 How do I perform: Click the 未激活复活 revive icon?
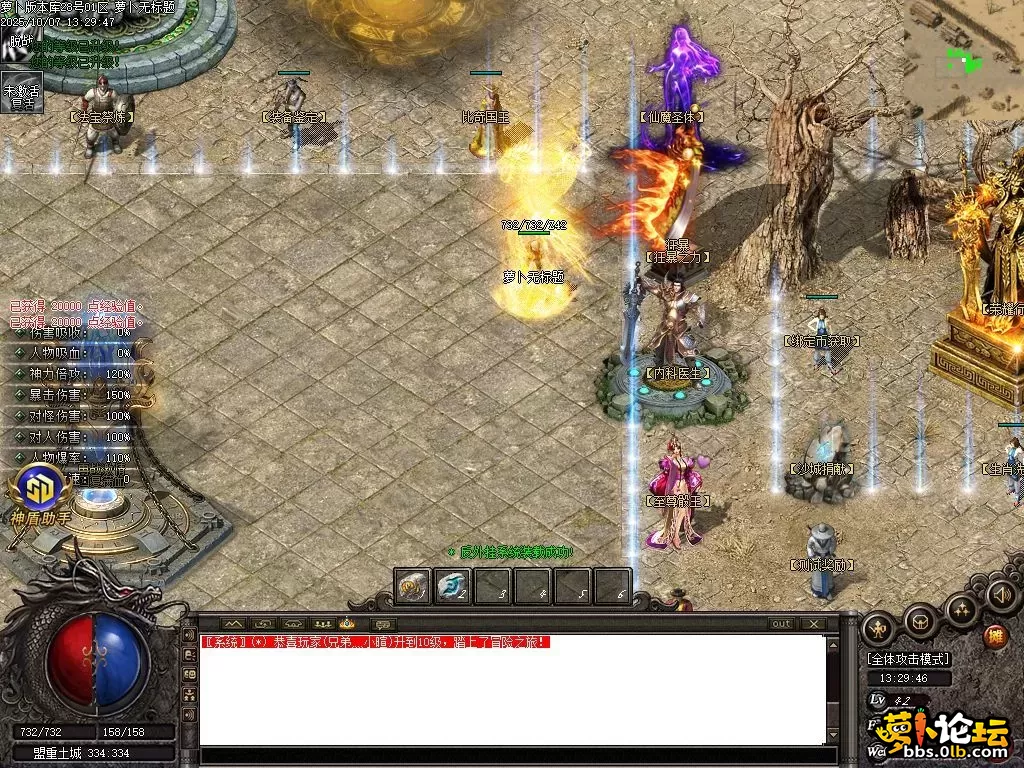pyautogui.click(x=21, y=92)
